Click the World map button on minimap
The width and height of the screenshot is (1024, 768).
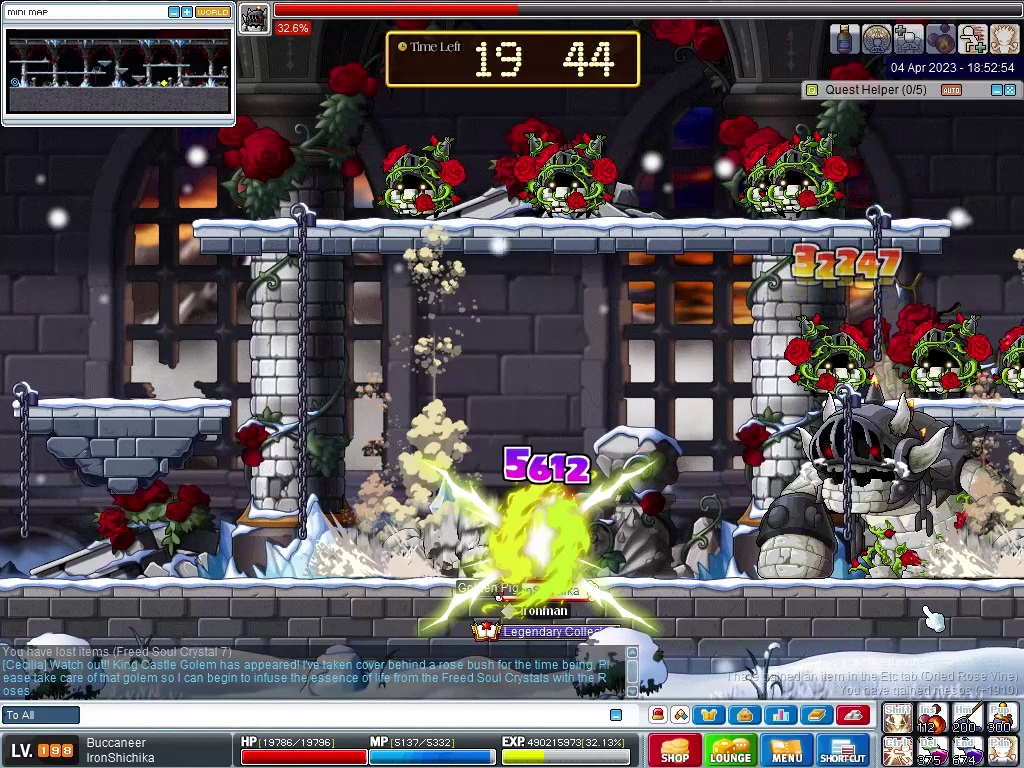(x=212, y=12)
